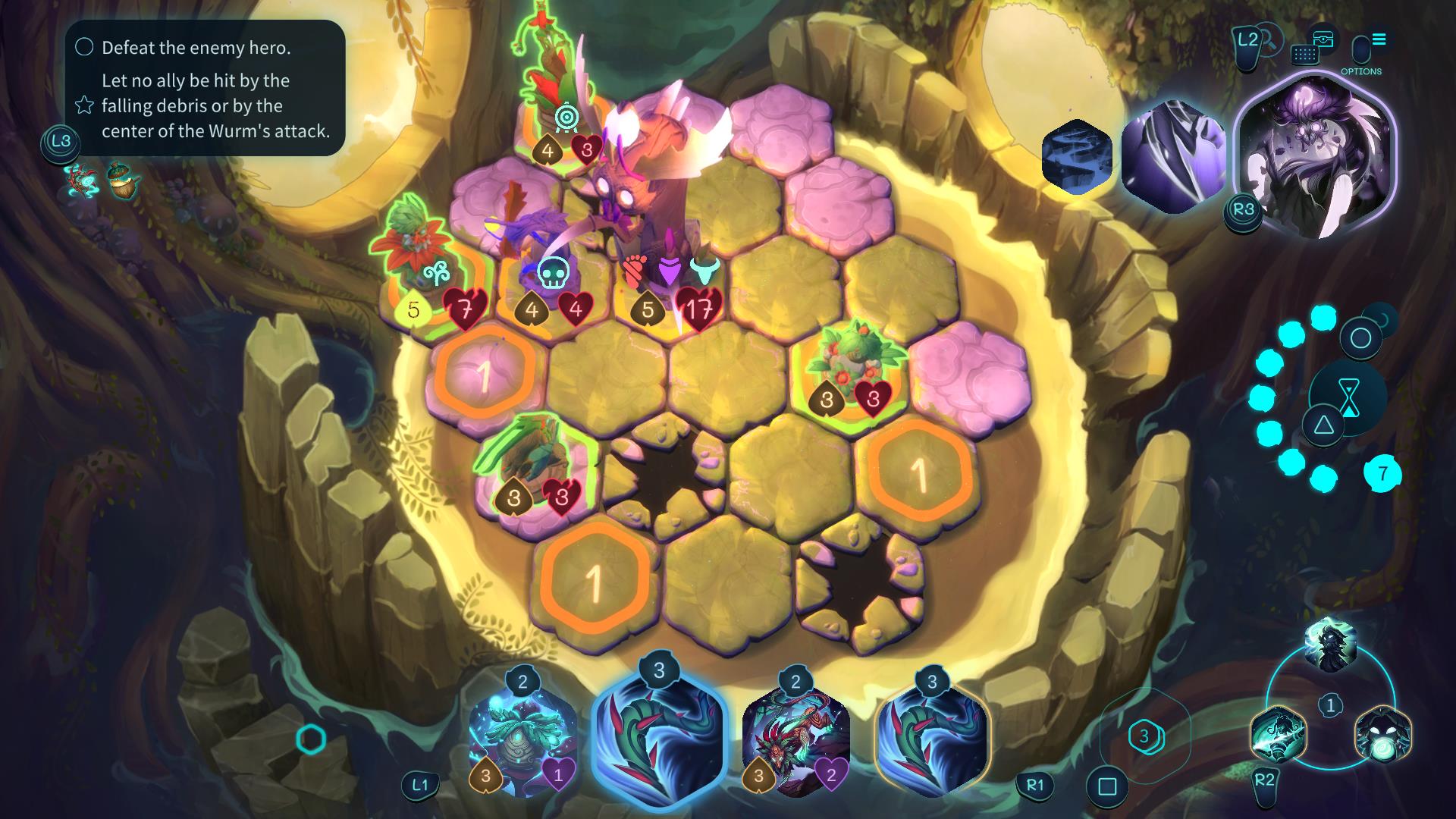Open the hamburger options menu

(x=1379, y=39)
